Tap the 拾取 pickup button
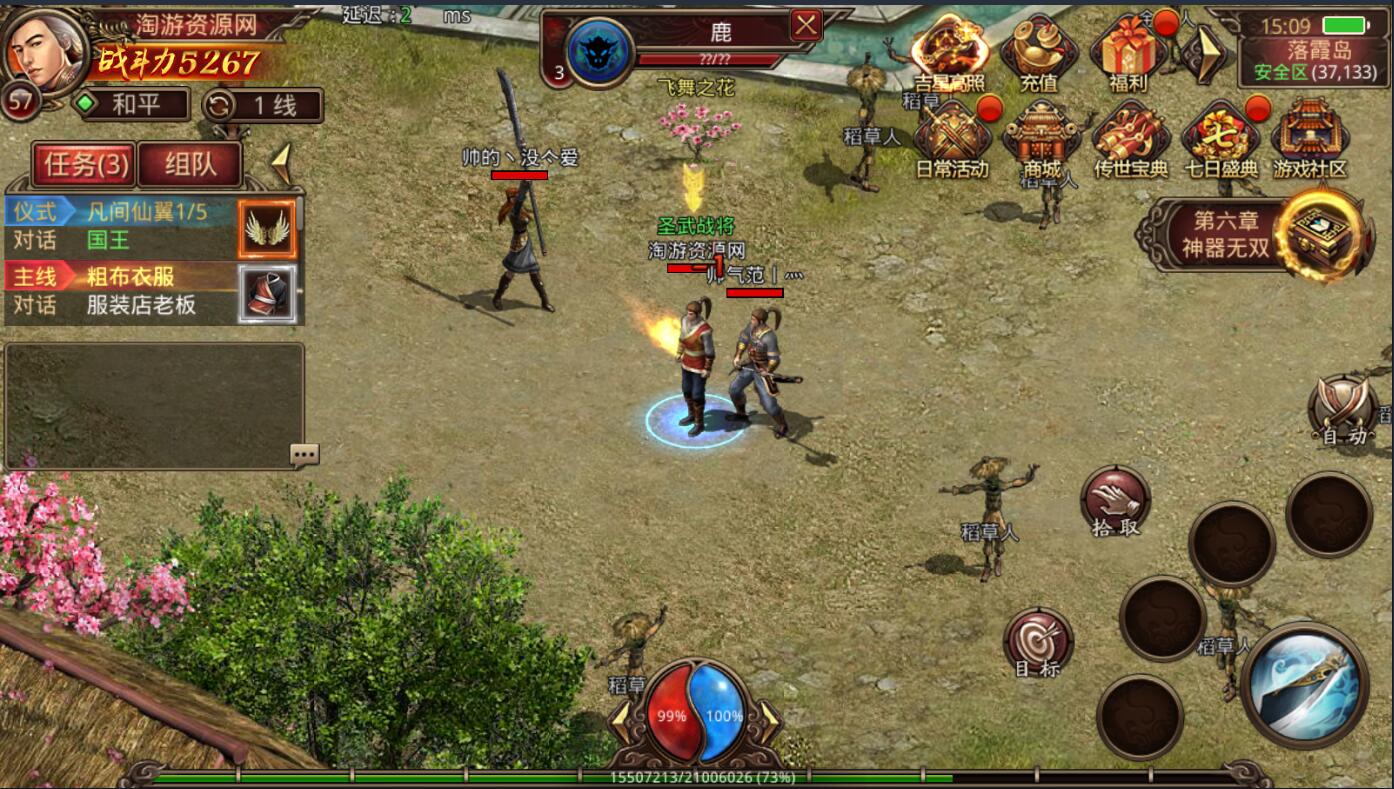This screenshot has height=789, width=1394. (1115, 500)
